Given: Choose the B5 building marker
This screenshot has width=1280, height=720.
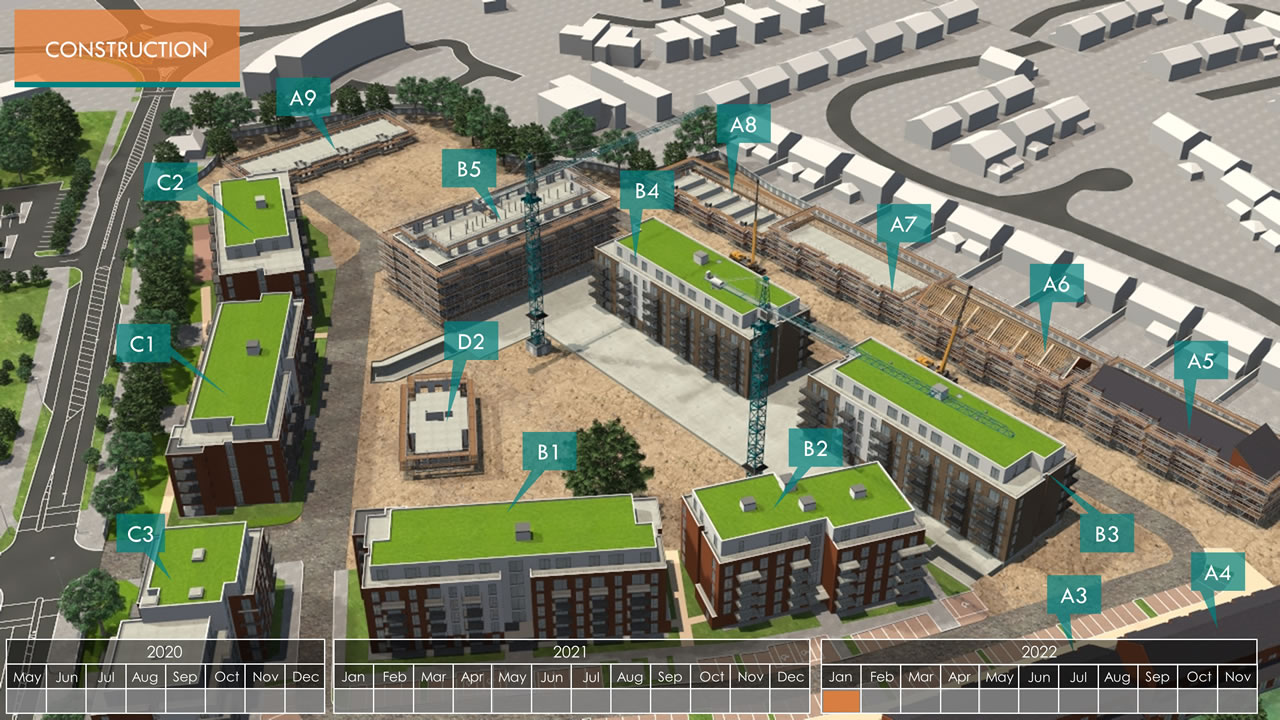Looking at the screenshot, I should click(469, 169).
